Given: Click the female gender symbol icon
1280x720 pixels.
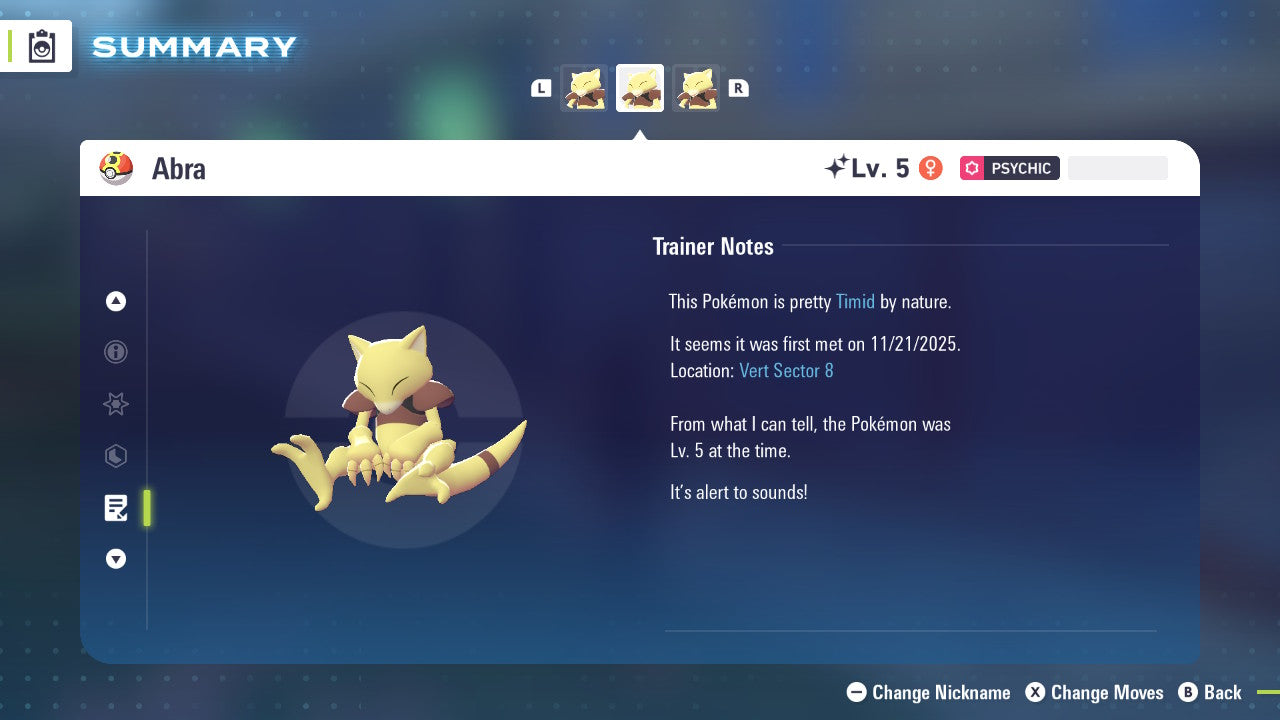Looking at the screenshot, I should tap(930, 168).
